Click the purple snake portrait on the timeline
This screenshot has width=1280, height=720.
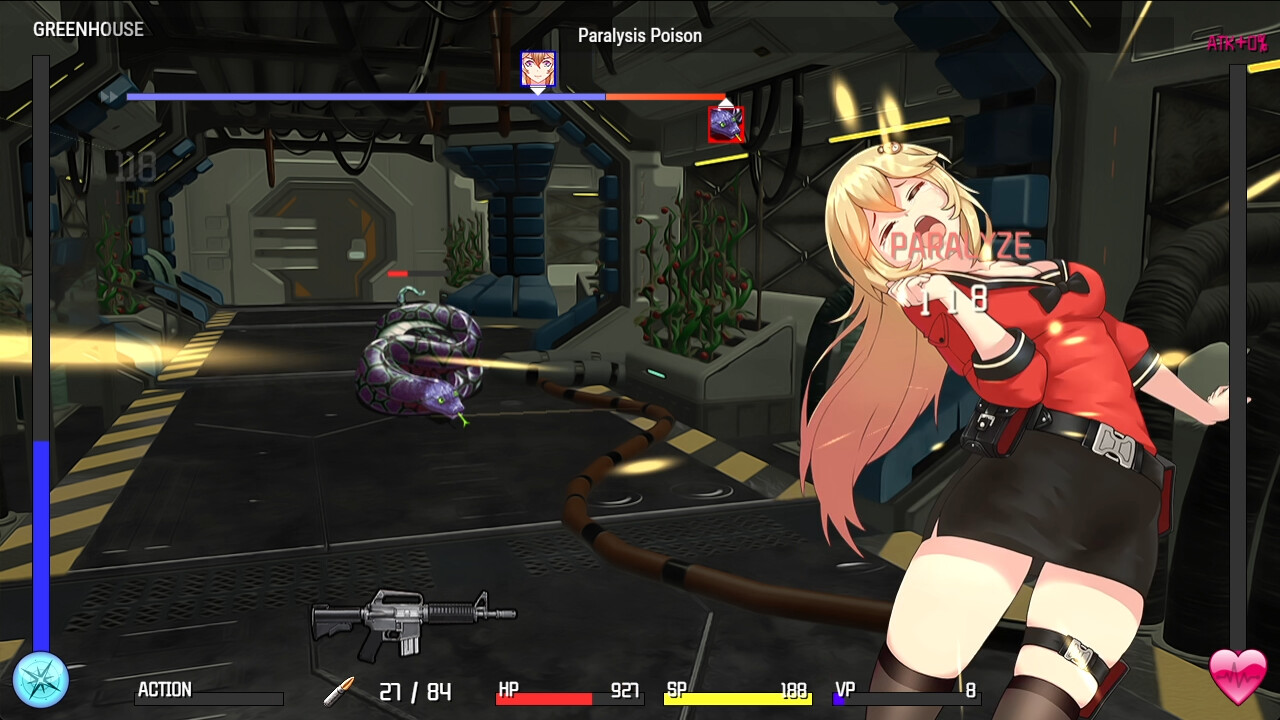[x=725, y=124]
